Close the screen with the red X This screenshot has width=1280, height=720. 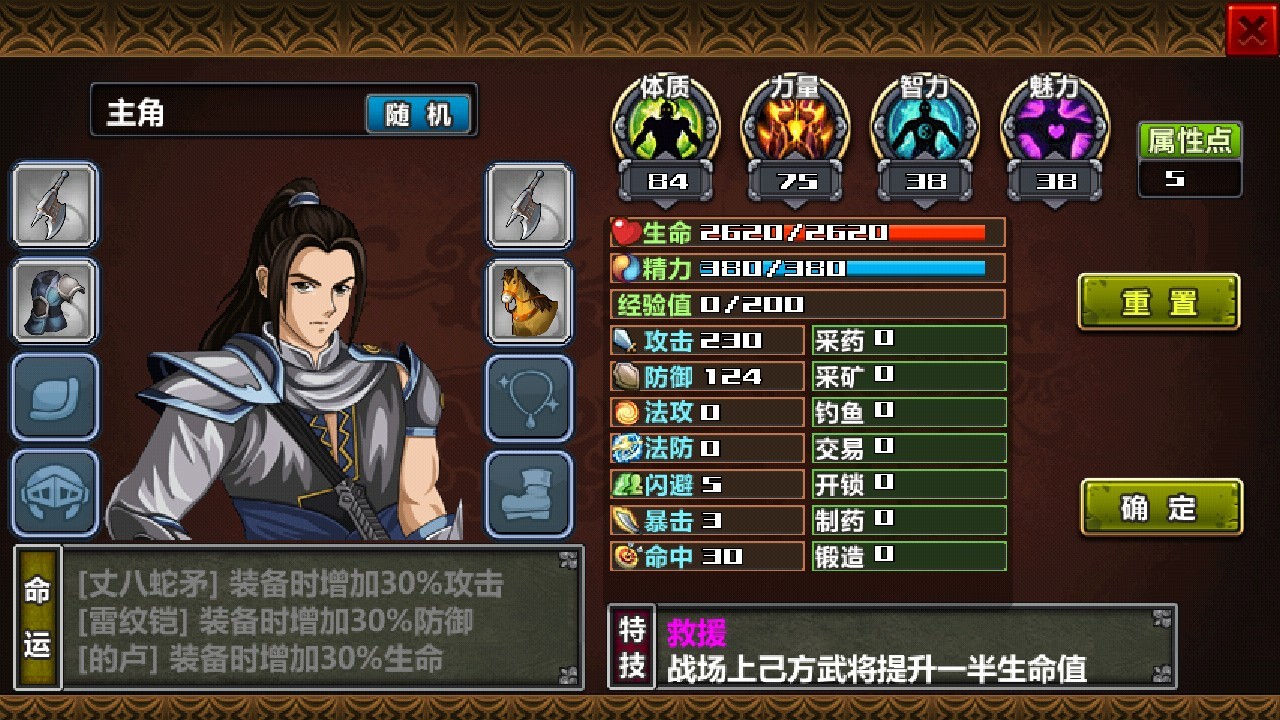[1253, 28]
